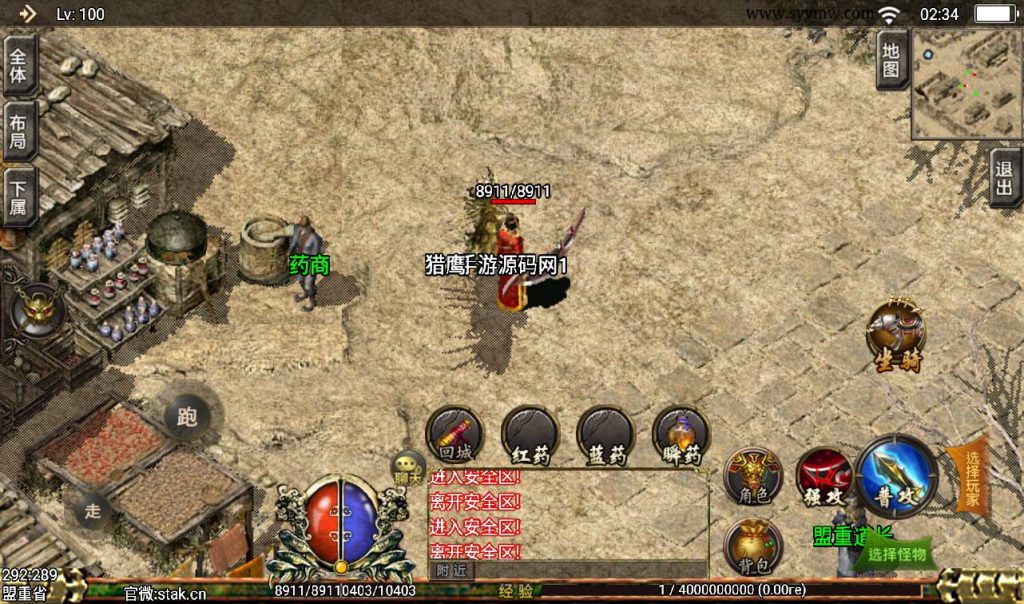
Task: Open the 角色 character sheet
Action: tap(753, 474)
